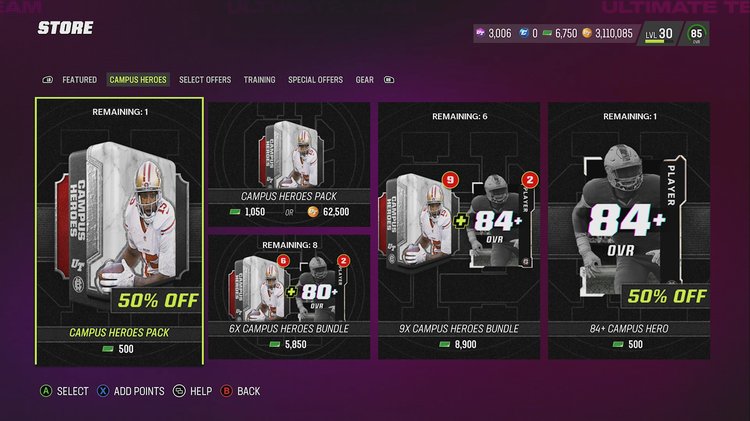This screenshot has width=750, height=421.
Task: Open the Gear tab
Action: 365,80
